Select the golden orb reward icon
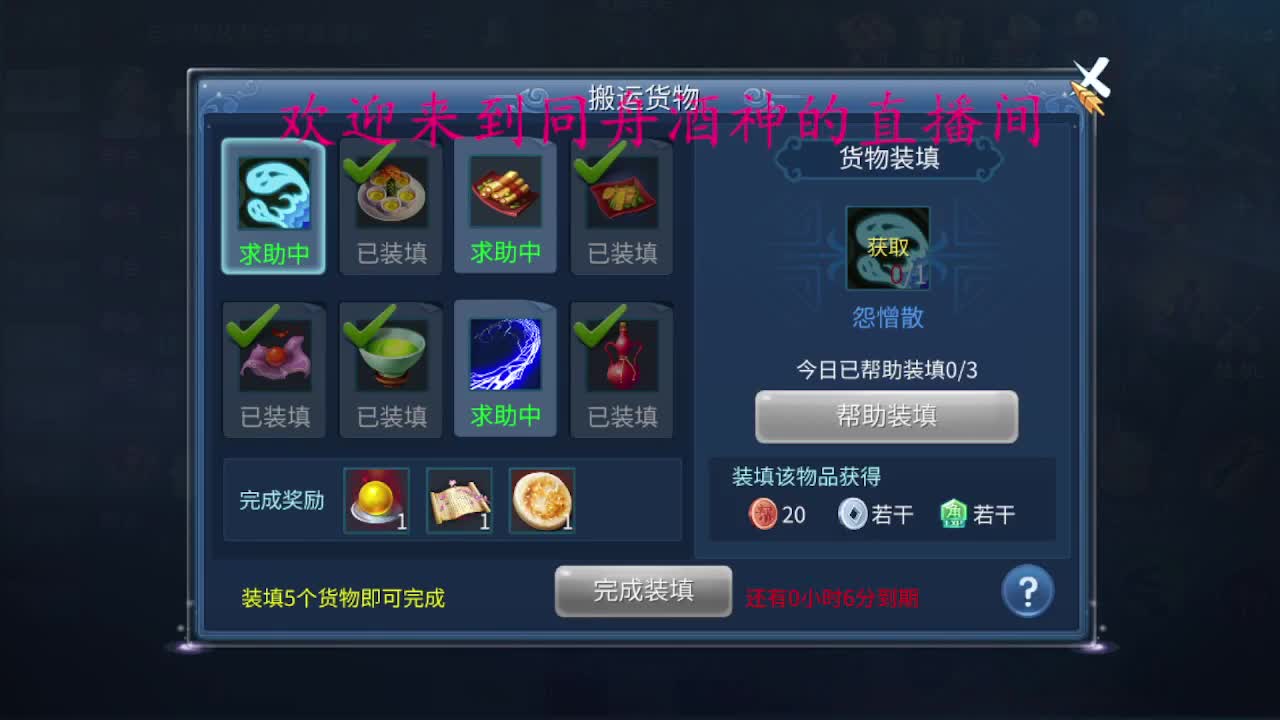1280x720 pixels. point(376,498)
